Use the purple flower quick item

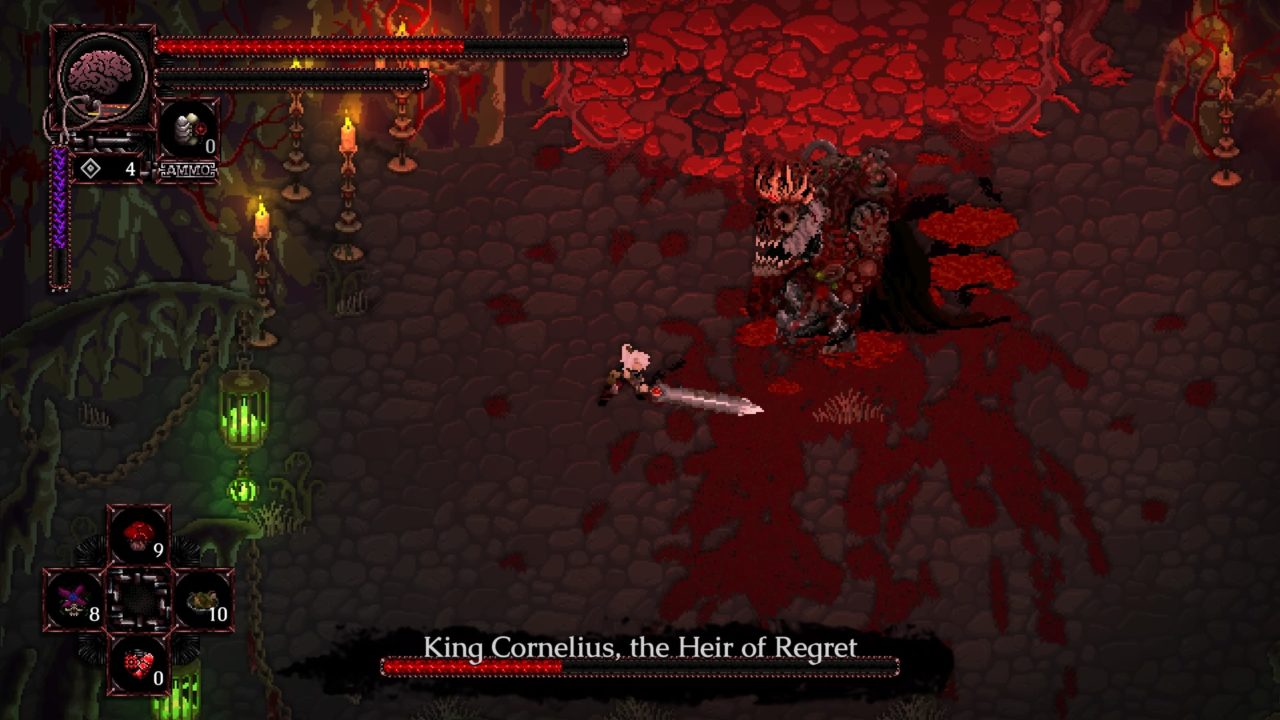click(74, 600)
